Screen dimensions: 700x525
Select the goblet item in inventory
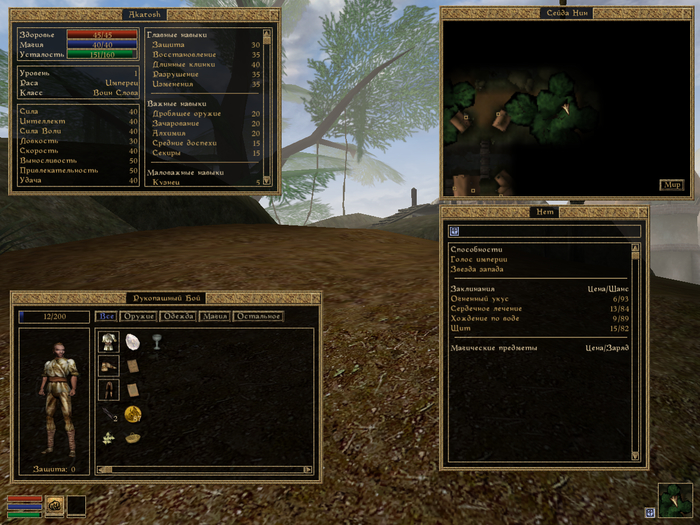tap(156, 341)
